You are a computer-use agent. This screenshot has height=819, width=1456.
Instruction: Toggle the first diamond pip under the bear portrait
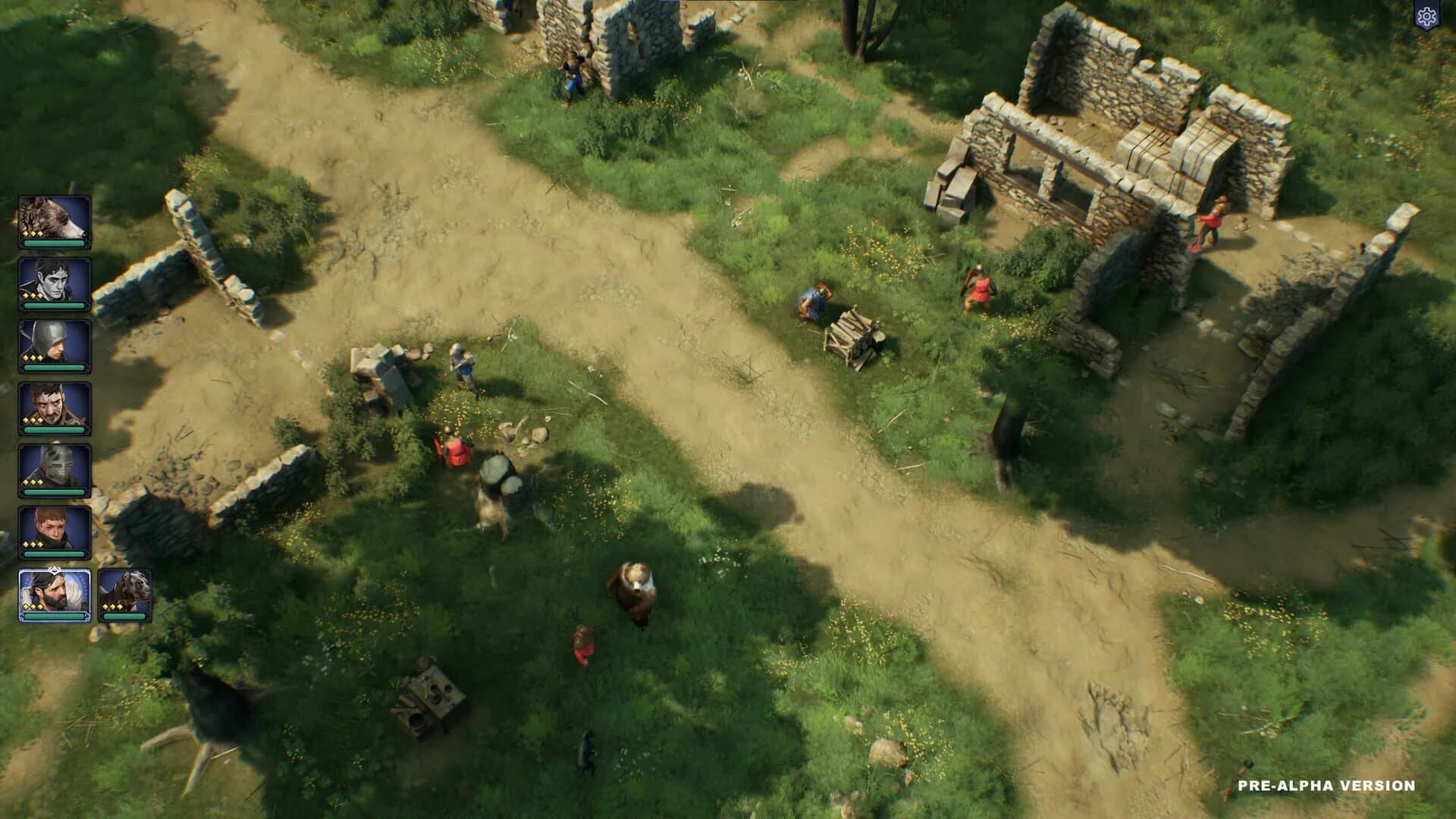click(25, 233)
